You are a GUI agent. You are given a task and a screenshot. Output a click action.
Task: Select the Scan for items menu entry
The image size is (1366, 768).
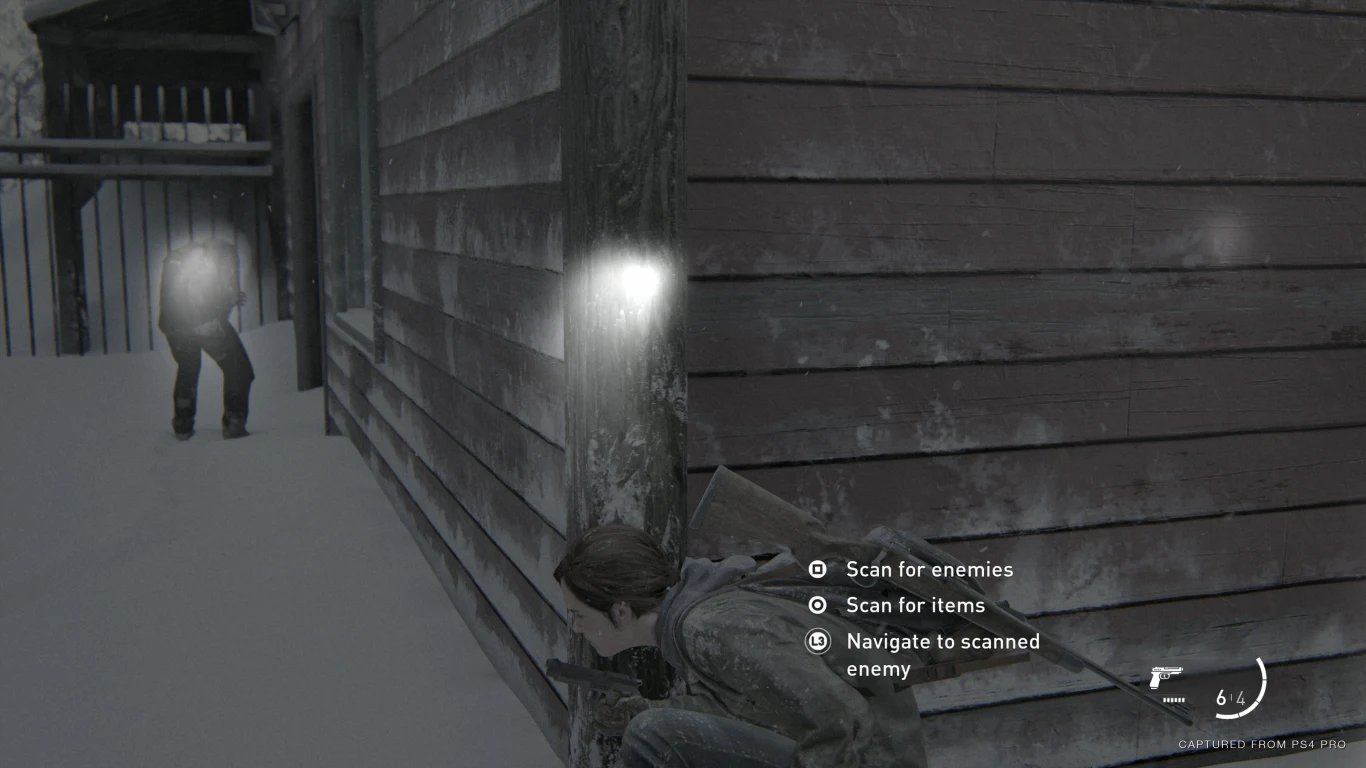pos(915,605)
